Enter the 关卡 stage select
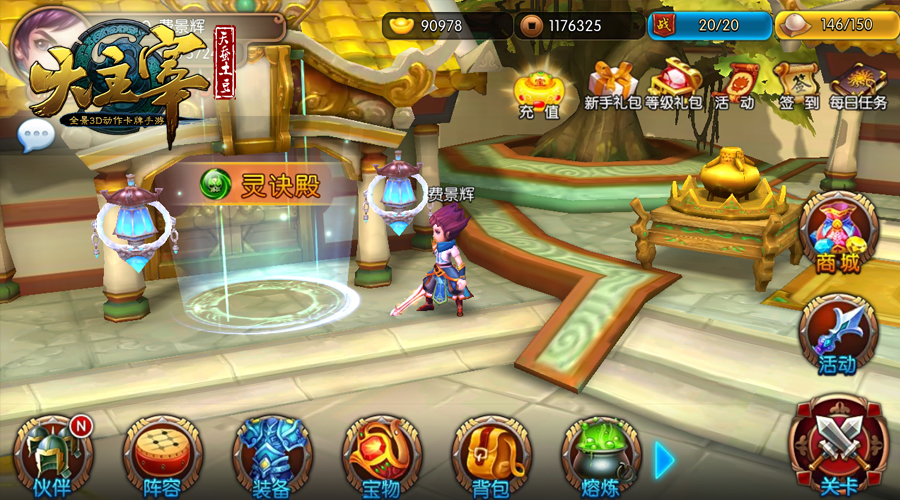 838,445
